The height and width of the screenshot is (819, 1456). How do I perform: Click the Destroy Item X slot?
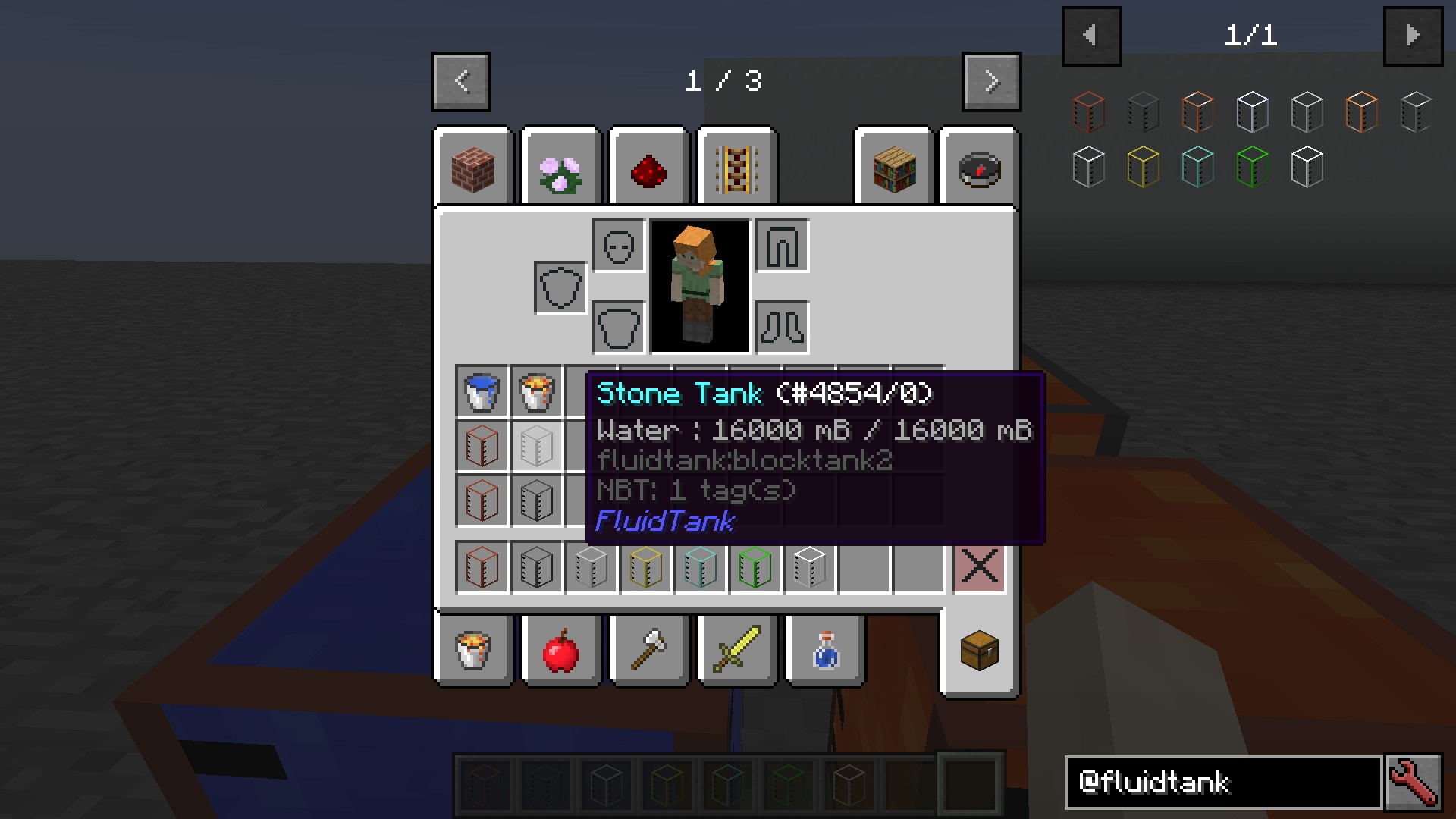pos(979,566)
